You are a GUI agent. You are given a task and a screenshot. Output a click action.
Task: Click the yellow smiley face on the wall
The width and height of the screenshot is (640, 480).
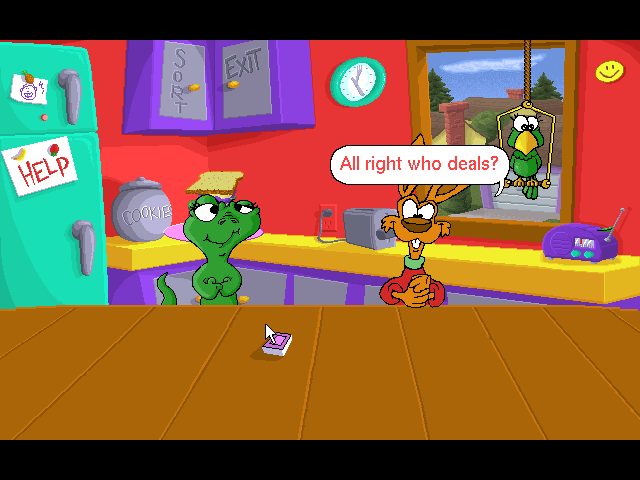609,70
